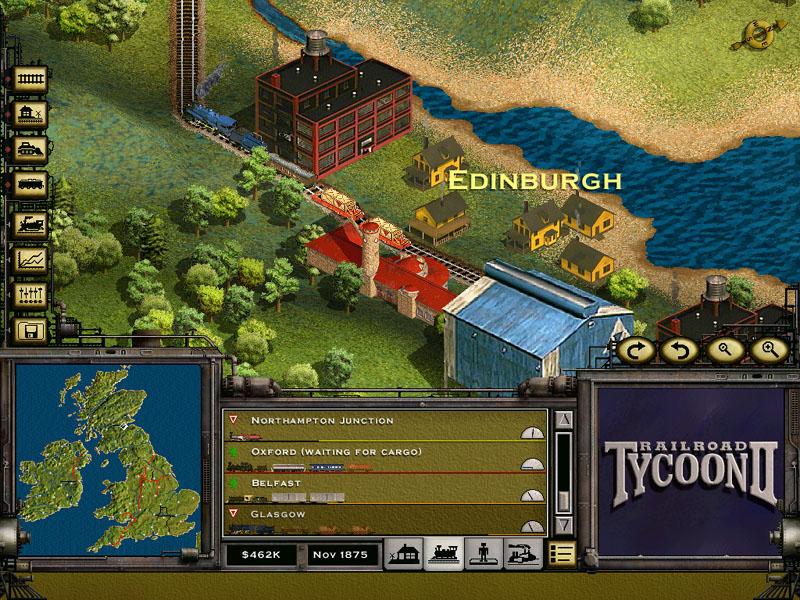Open the locomotive purchase button
This screenshot has height=600, width=800.
(29, 222)
